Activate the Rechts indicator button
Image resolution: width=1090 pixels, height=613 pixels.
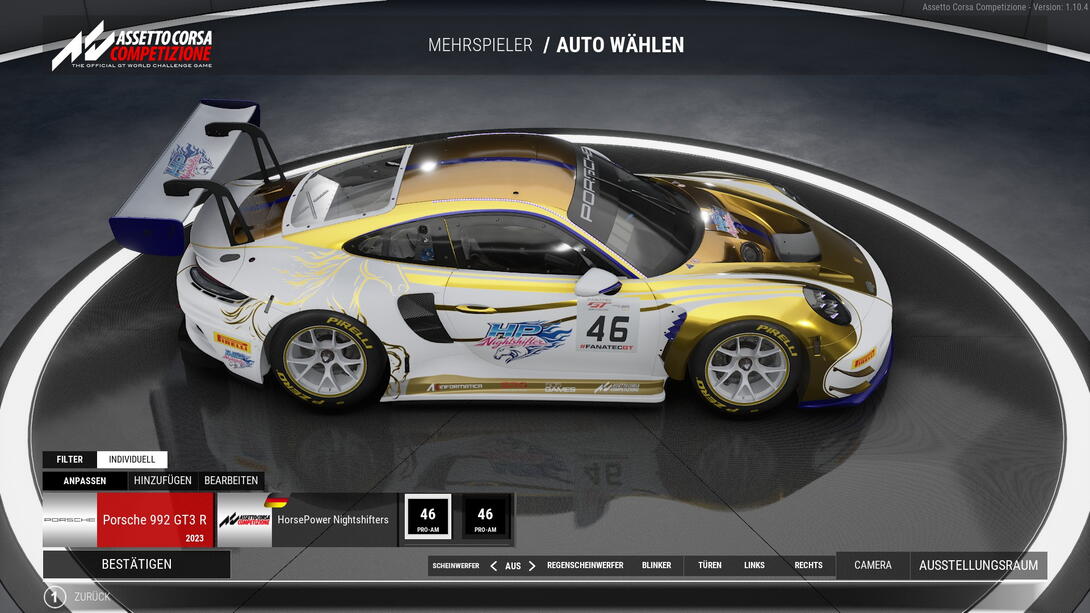pyautogui.click(x=808, y=566)
